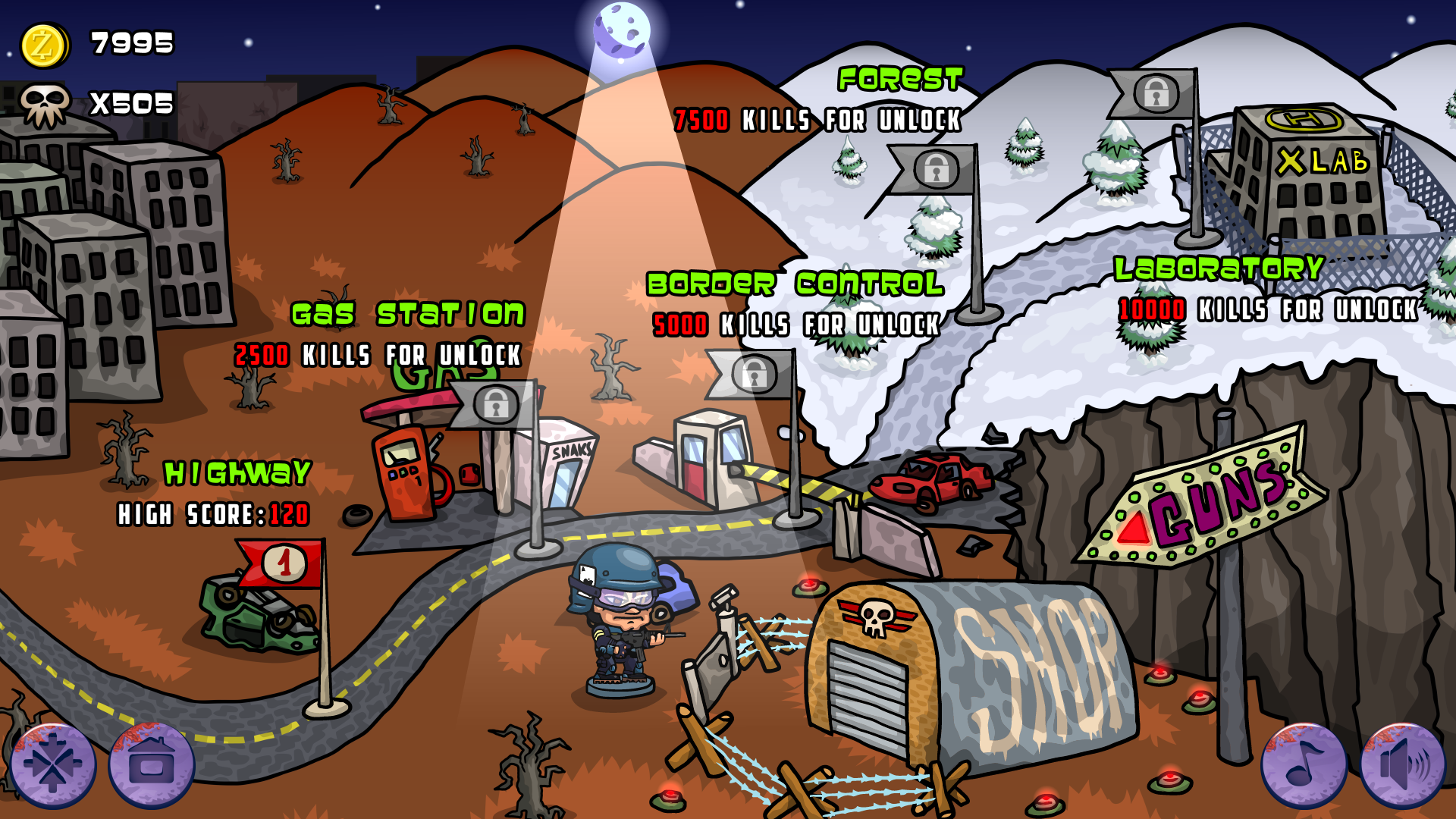Toggle sound effects with the speaker button
1456x819 pixels.
point(1402,764)
